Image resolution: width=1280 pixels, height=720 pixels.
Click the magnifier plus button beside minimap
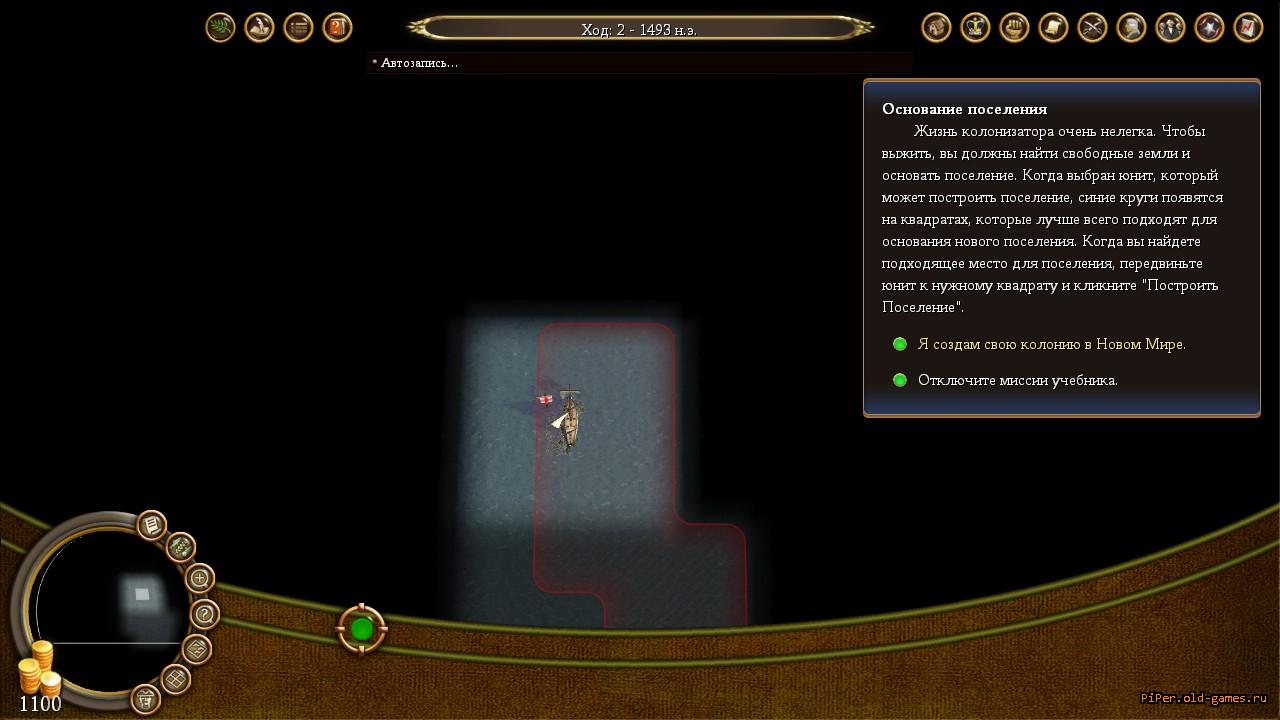pyautogui.click(x=200, y=578)
